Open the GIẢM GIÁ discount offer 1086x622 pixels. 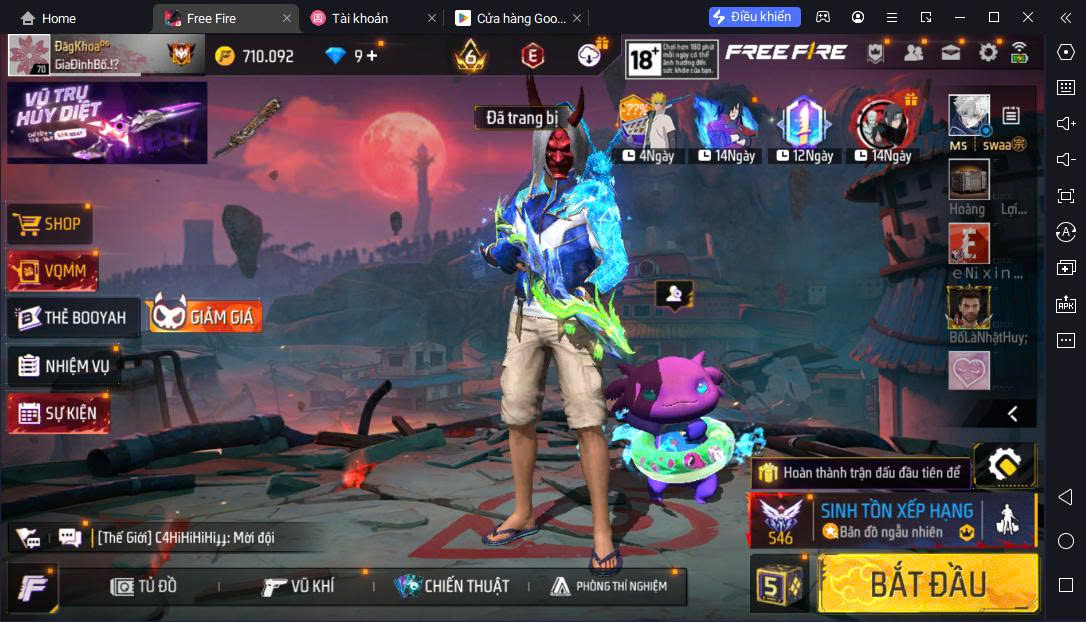coord(206,317)
